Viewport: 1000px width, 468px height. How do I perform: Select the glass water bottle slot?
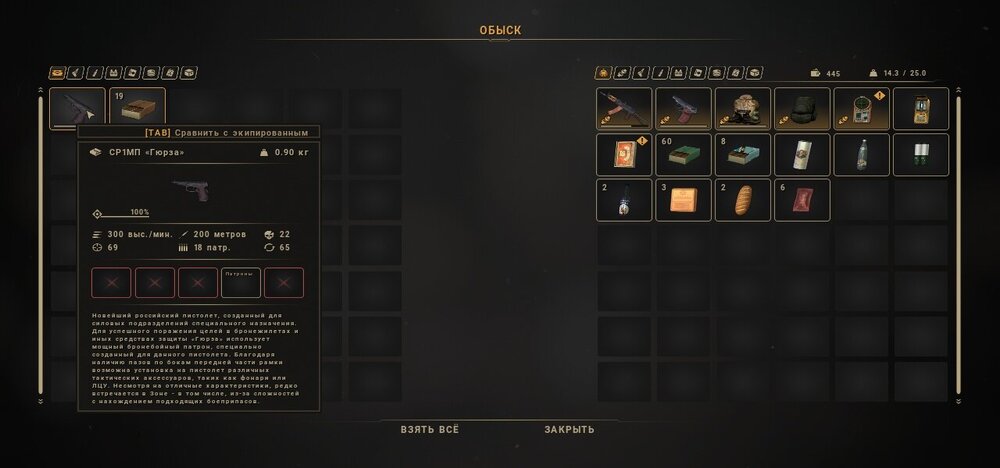point(861,155)
